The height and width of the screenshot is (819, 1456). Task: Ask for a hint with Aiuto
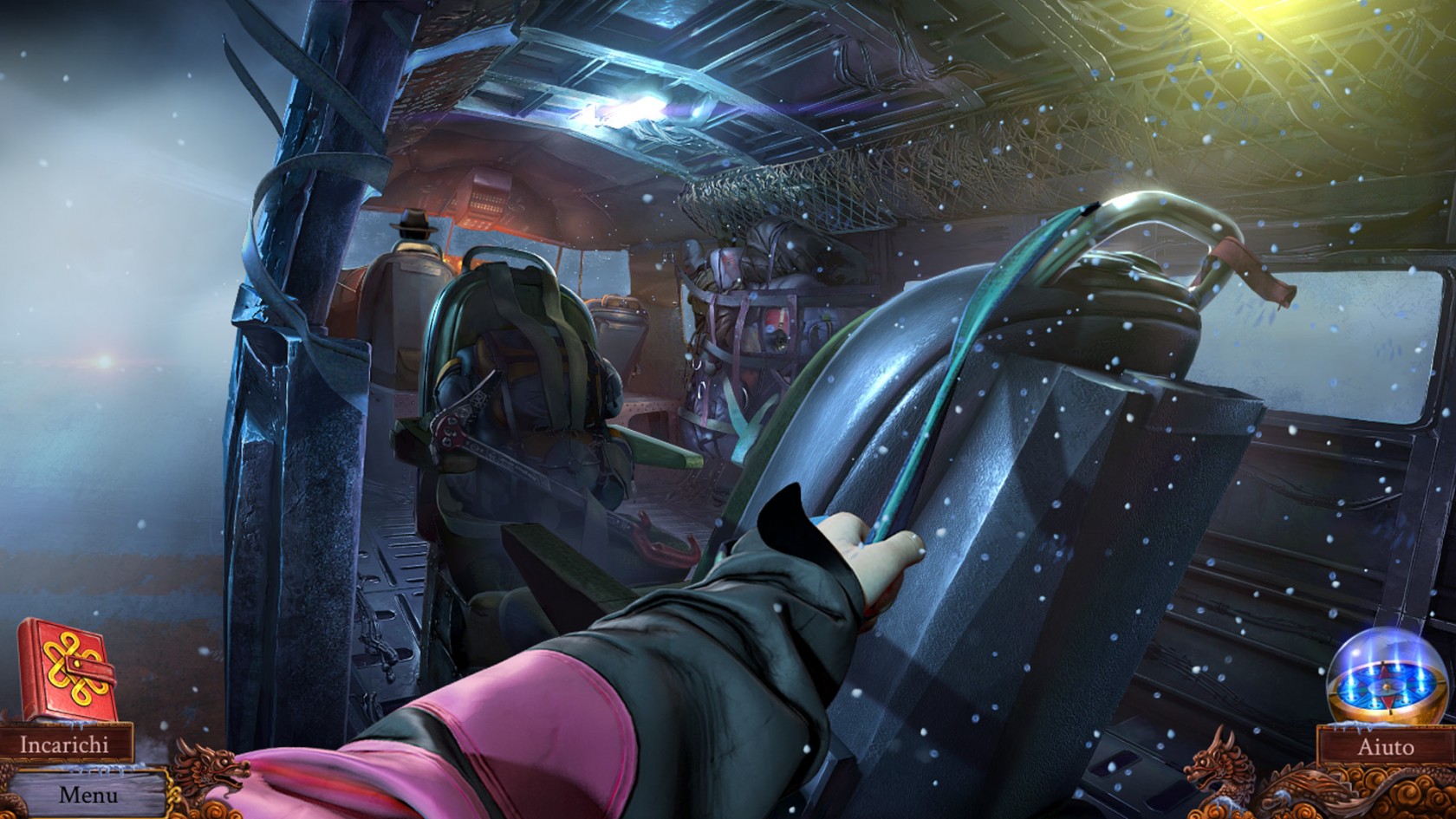click(1384, 746)
